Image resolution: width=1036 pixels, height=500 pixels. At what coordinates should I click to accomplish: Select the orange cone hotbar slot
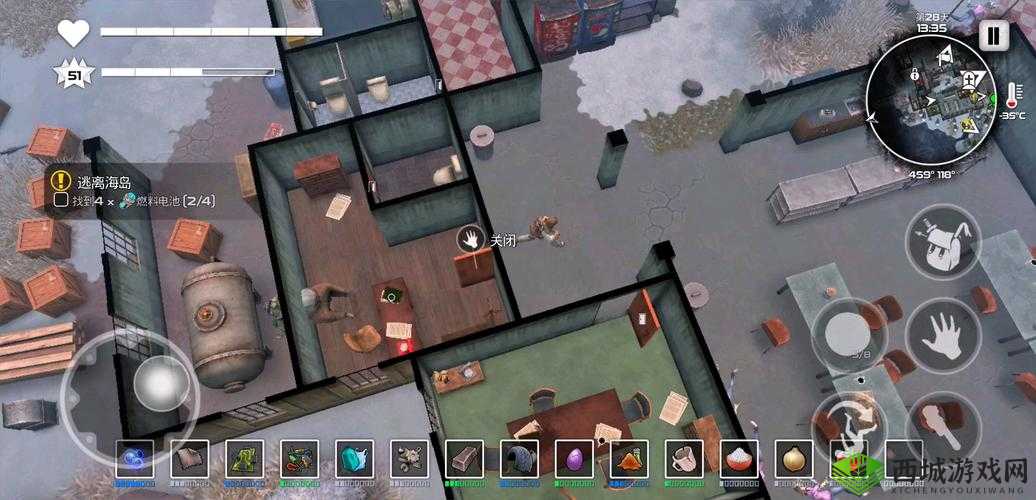[x=629, y=459]
